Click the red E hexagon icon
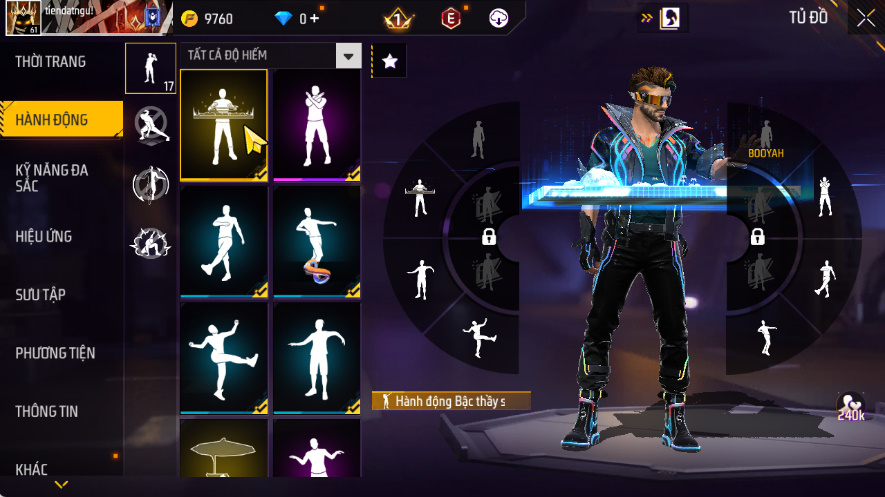This screenshot has height=497, width=885. pos(451,18)
